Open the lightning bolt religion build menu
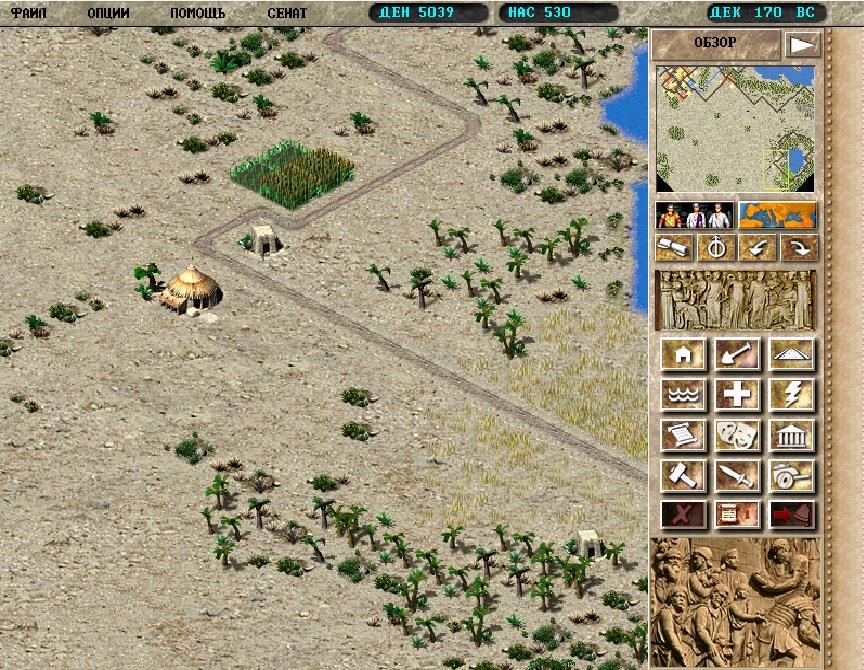This screenshot has width=864, height=670. 792,395
